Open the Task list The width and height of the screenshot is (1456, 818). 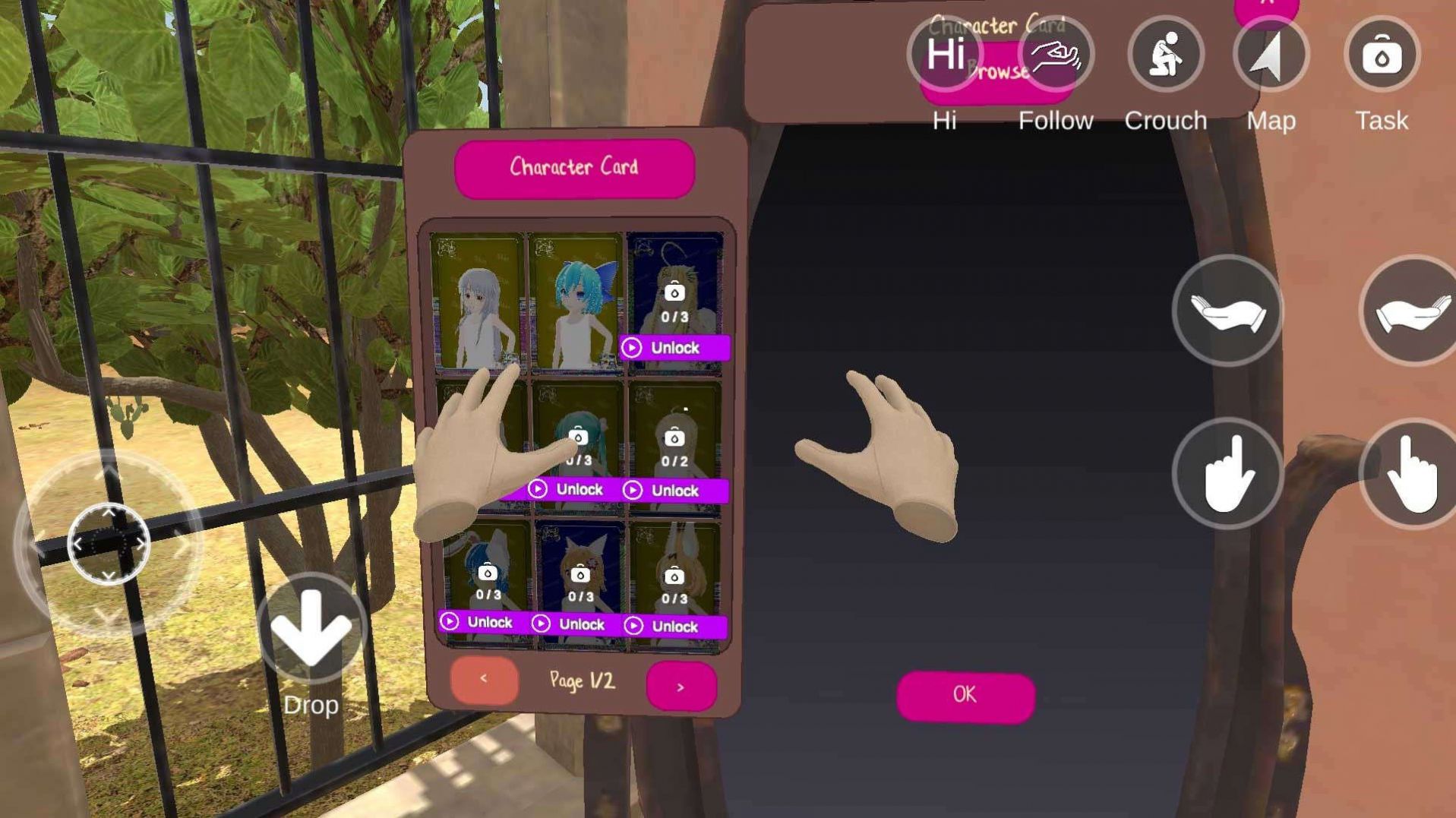[x=1381, y=55]
